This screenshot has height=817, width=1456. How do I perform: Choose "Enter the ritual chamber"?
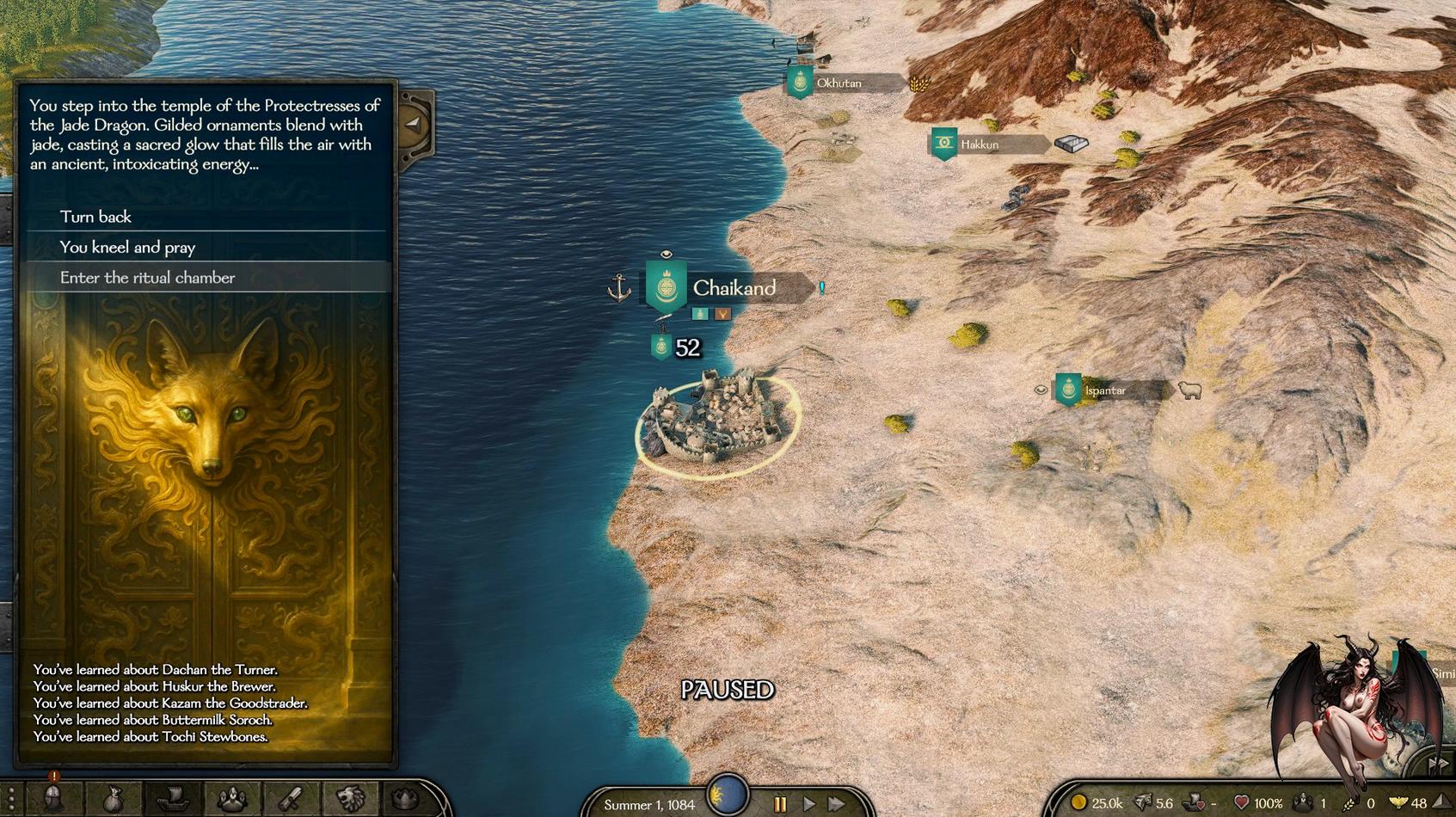[x=147, y=278]
